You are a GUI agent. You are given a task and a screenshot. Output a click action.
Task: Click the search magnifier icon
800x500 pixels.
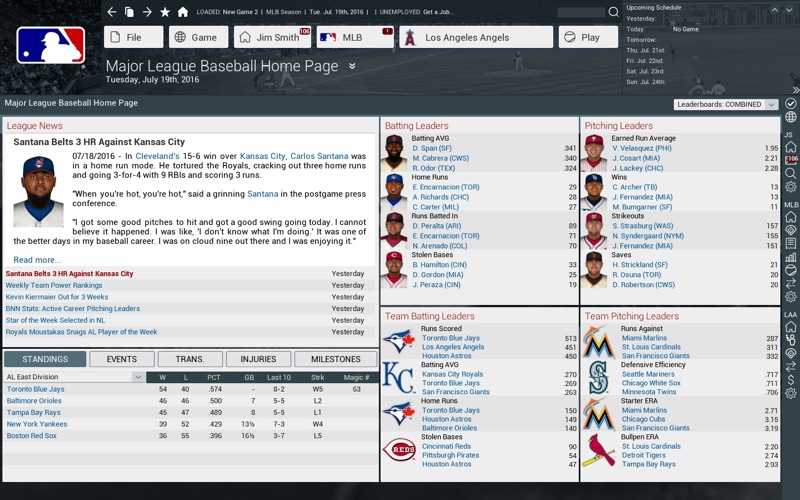click(614, 12)
